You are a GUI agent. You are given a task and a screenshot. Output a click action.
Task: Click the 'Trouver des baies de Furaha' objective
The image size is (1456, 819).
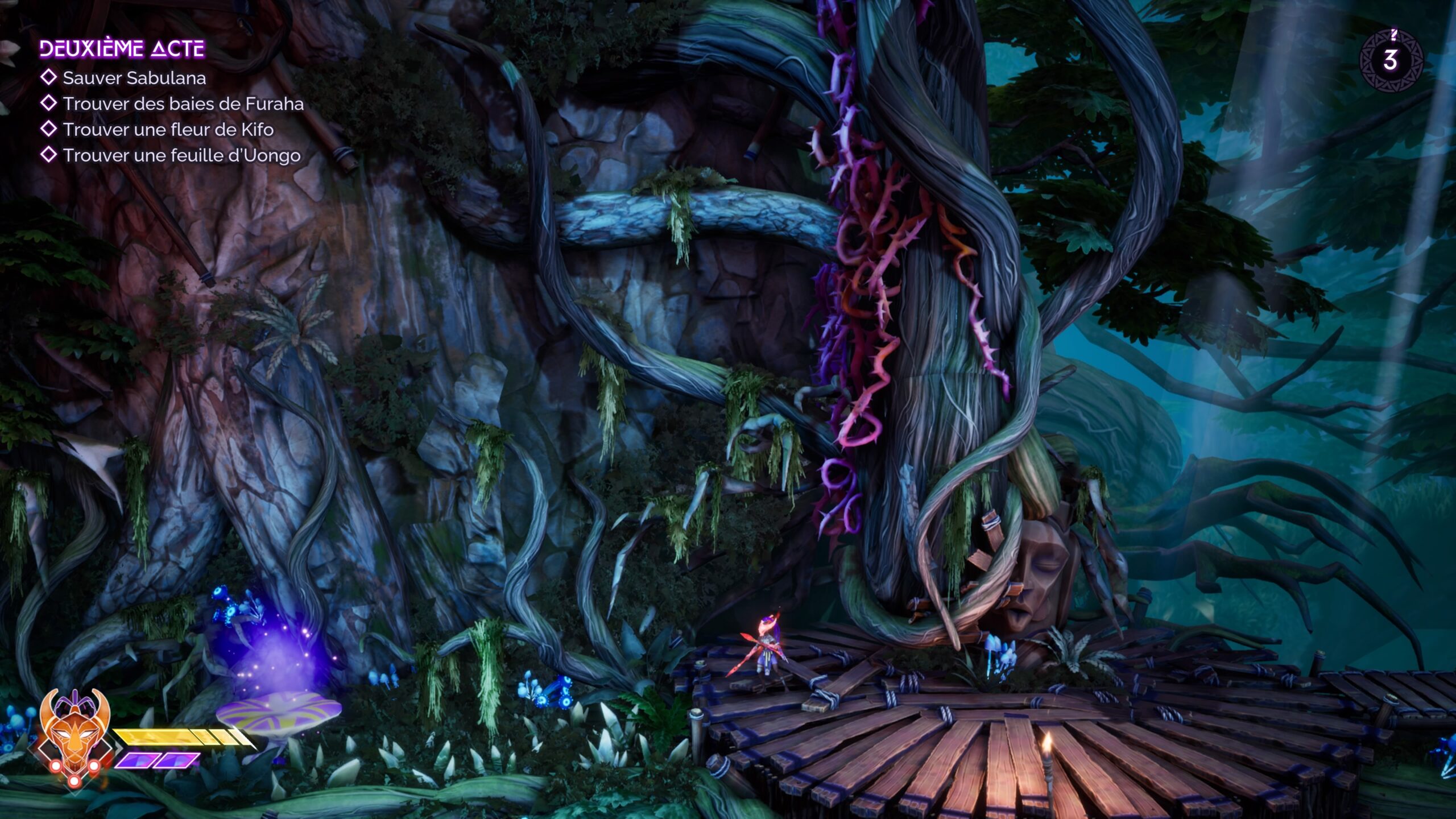point(183,104)
